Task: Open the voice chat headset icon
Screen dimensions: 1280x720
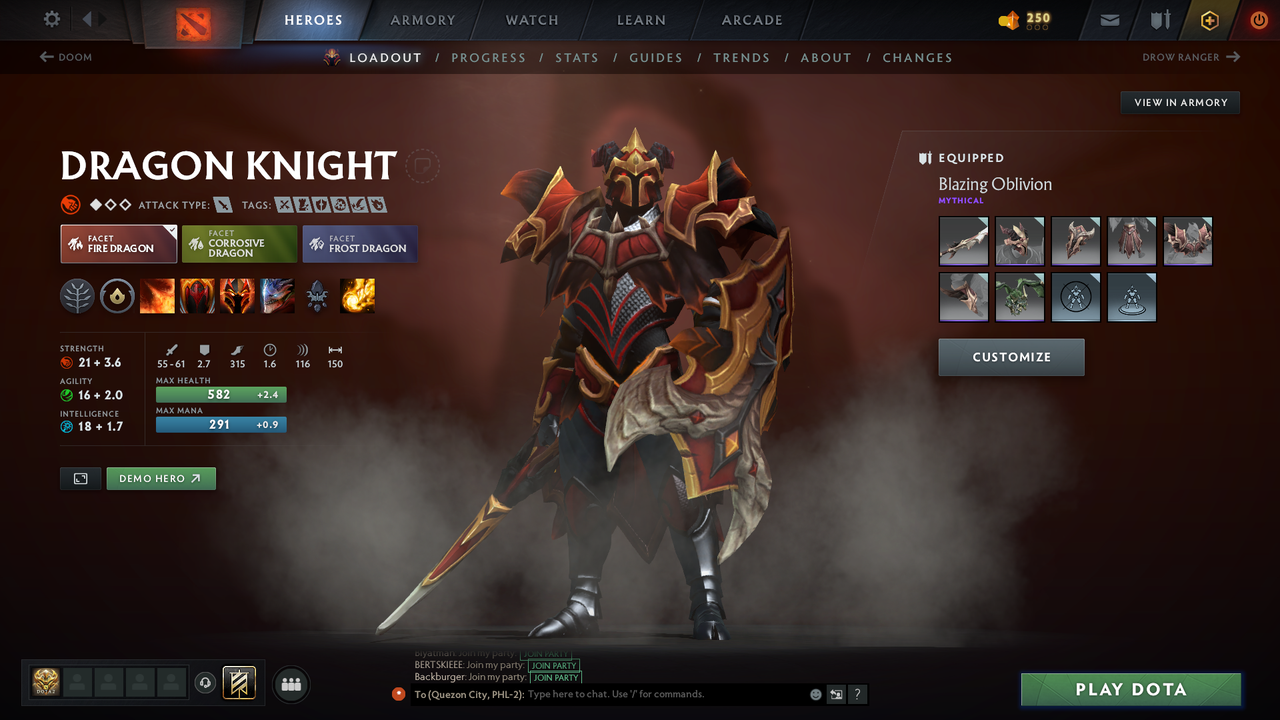Action: point(207,684)
